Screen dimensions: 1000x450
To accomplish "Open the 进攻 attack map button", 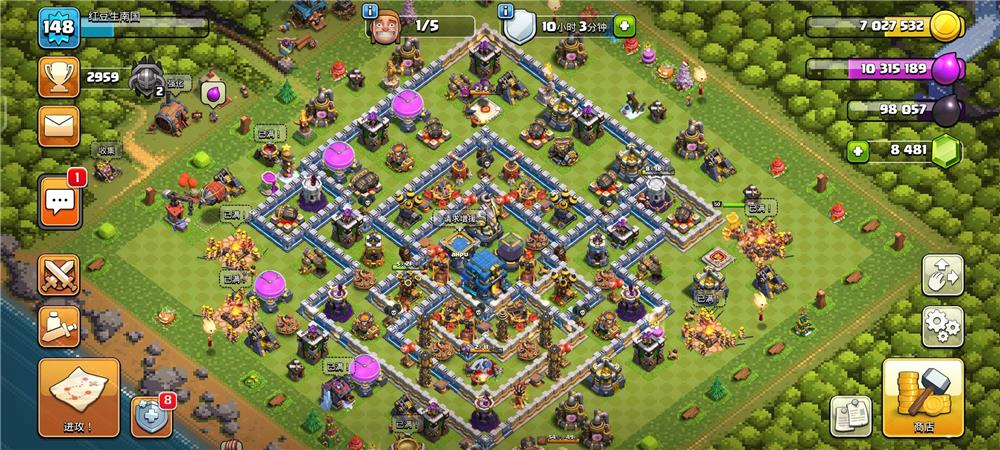I will pos(79,396).
